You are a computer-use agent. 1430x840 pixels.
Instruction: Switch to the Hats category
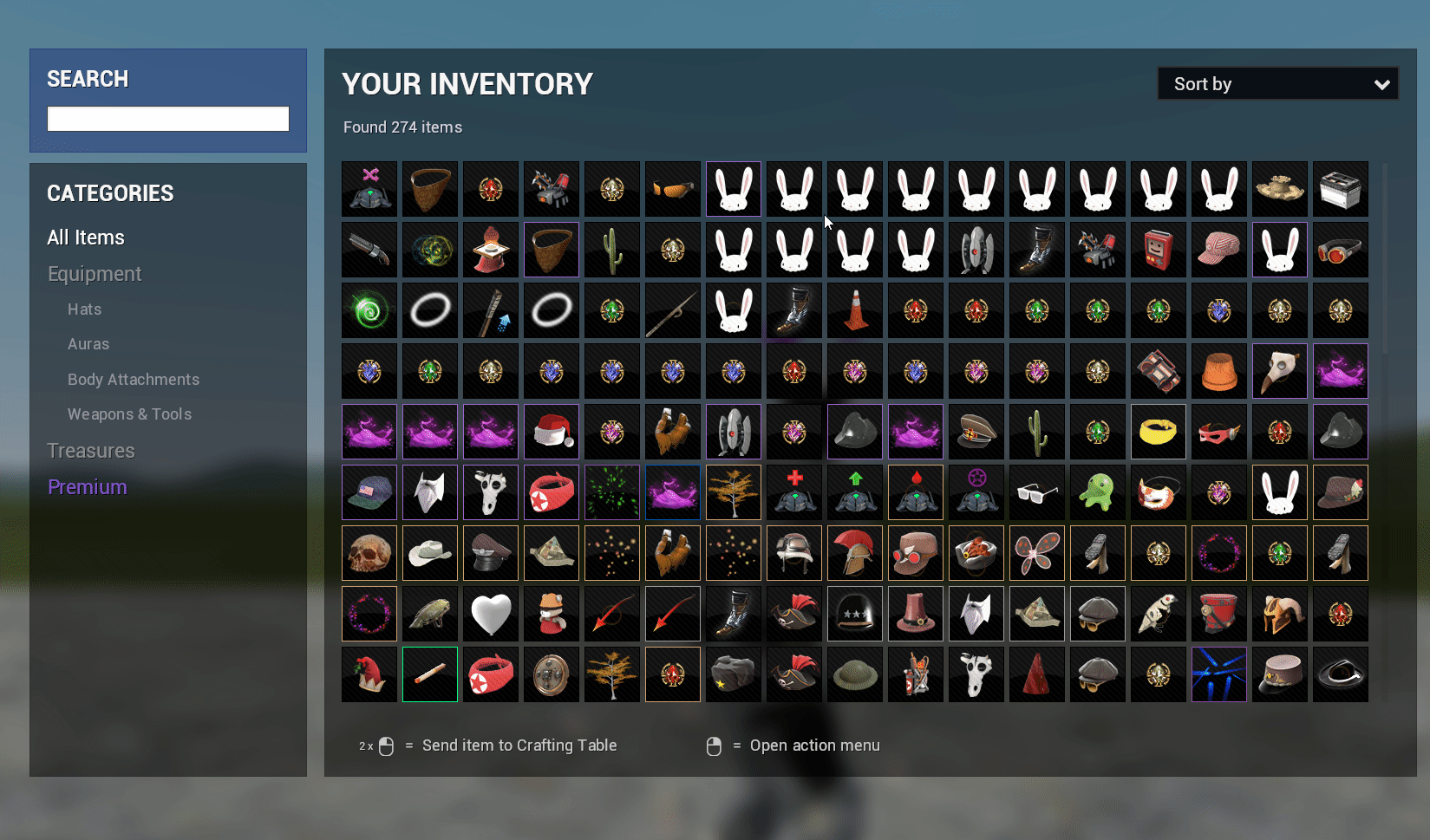point(84,309)
